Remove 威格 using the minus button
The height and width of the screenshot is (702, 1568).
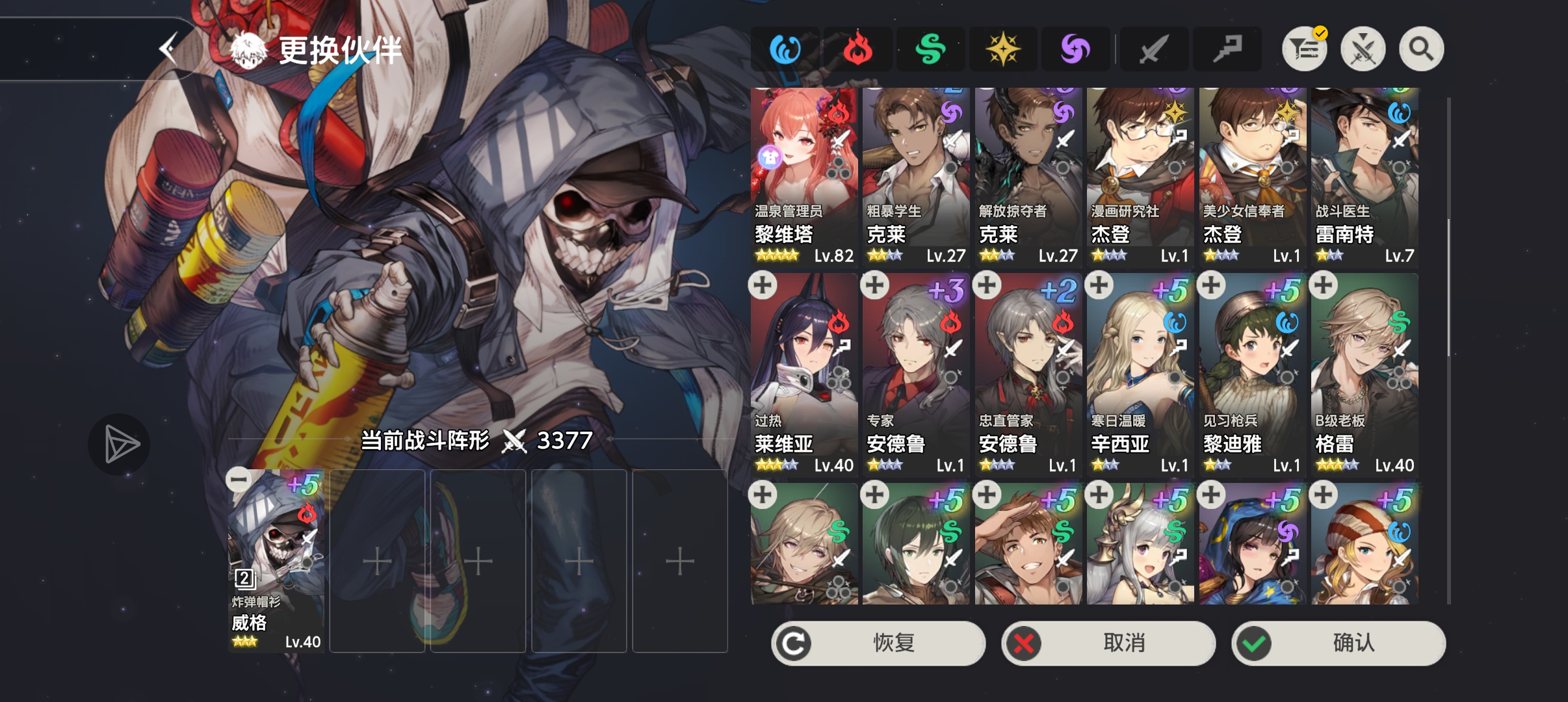coord(238,479)
